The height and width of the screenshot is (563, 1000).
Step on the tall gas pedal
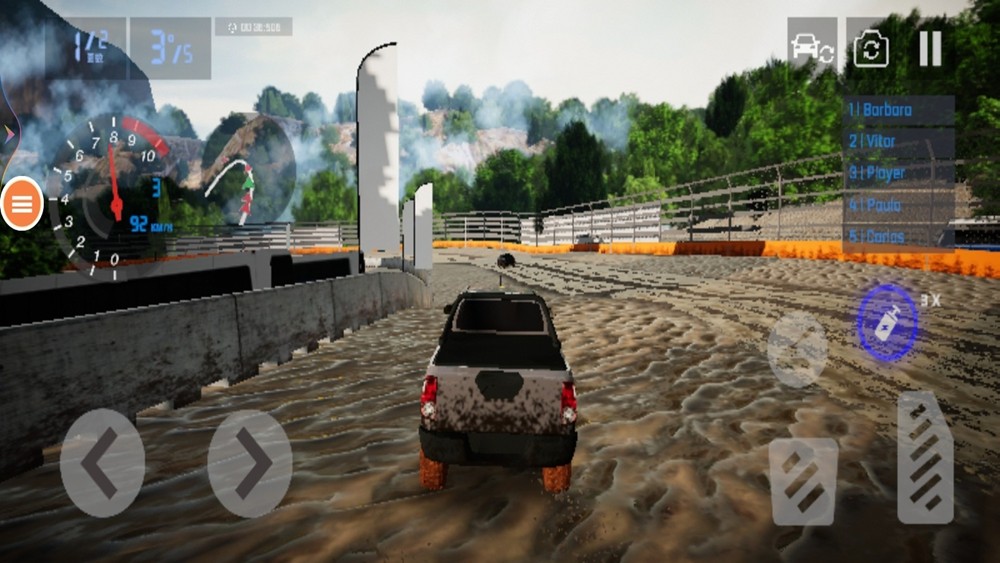[x=925, y=458]
